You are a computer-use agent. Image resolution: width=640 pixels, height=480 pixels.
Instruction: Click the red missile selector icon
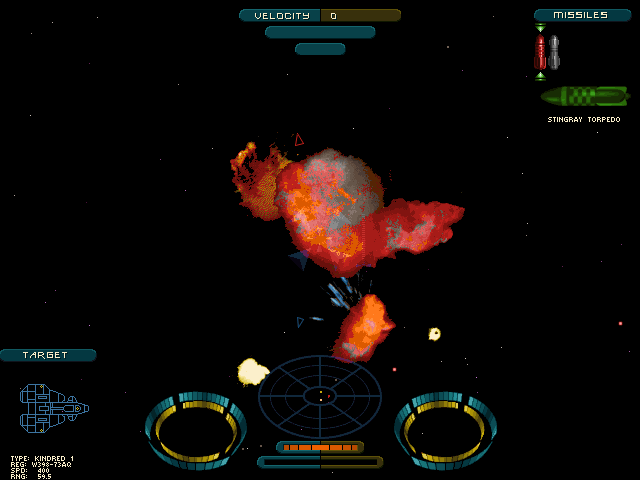pos(541,52)
